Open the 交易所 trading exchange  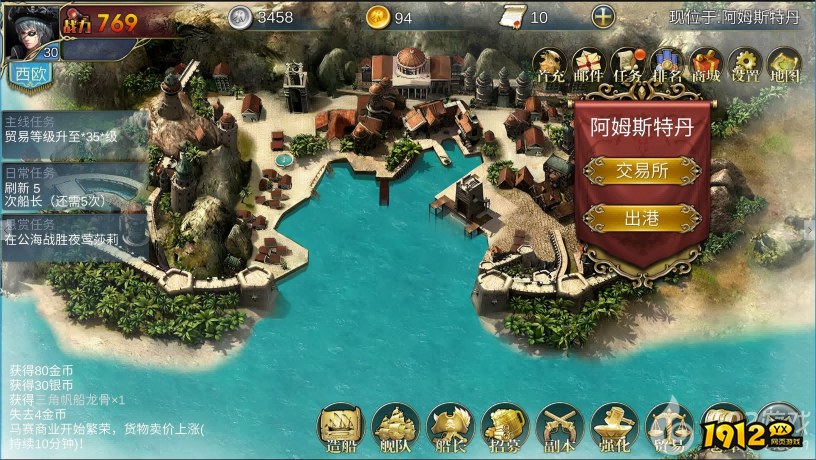[x=642, y=171]
